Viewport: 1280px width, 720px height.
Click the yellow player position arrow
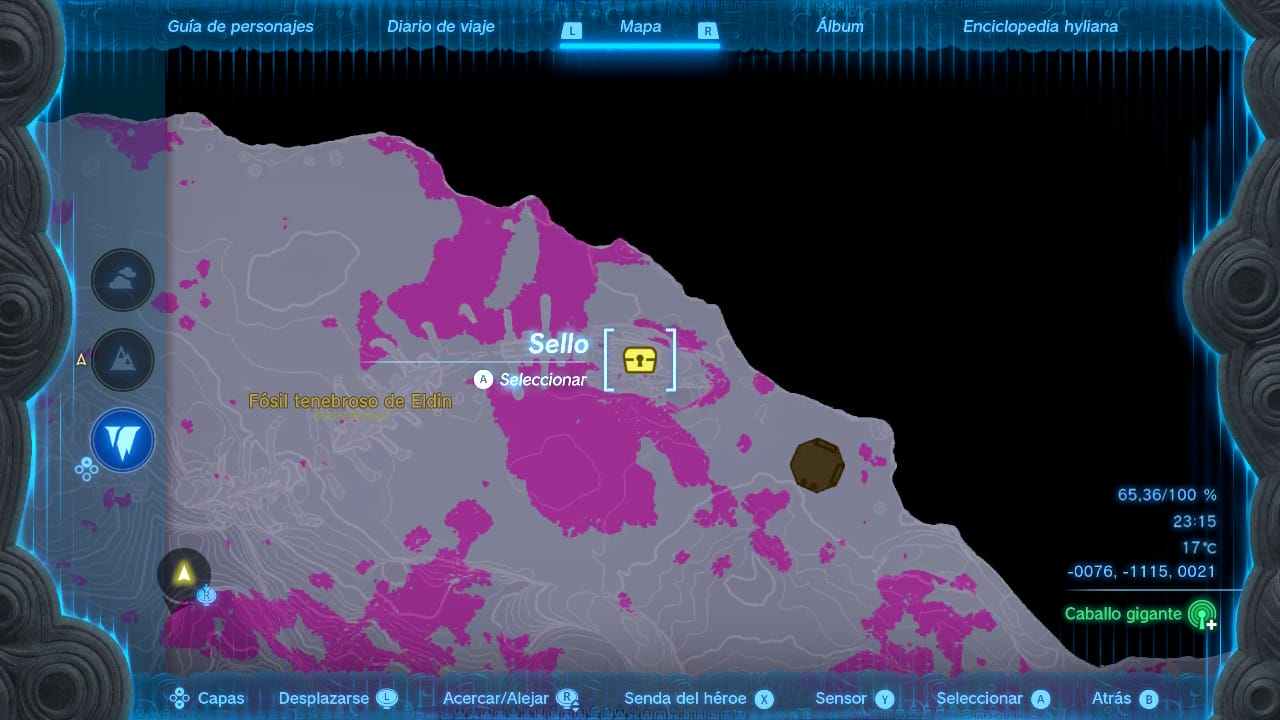click(184, 573)
